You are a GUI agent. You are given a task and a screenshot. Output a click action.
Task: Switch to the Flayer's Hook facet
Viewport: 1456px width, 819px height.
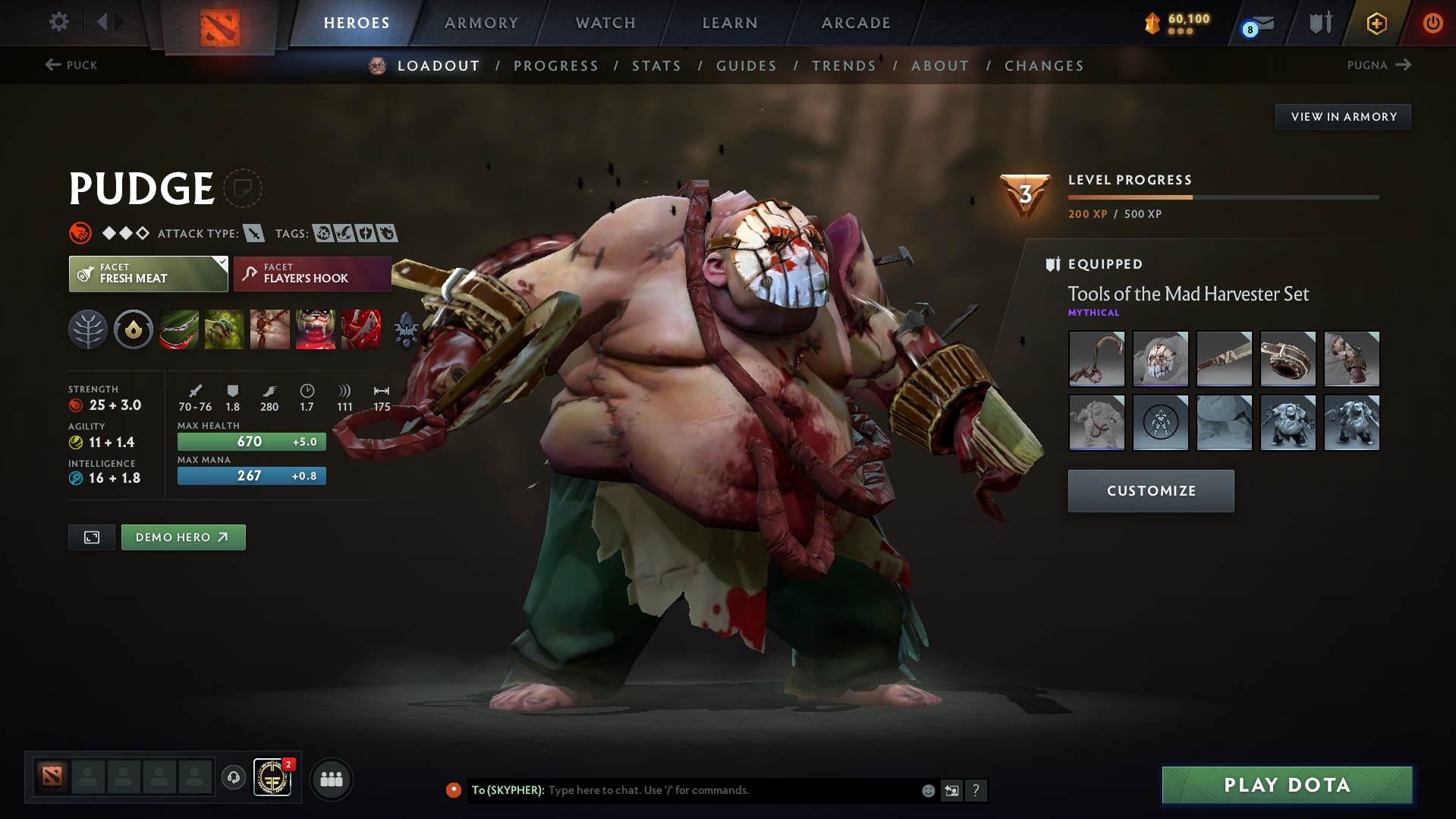[311, 273]
